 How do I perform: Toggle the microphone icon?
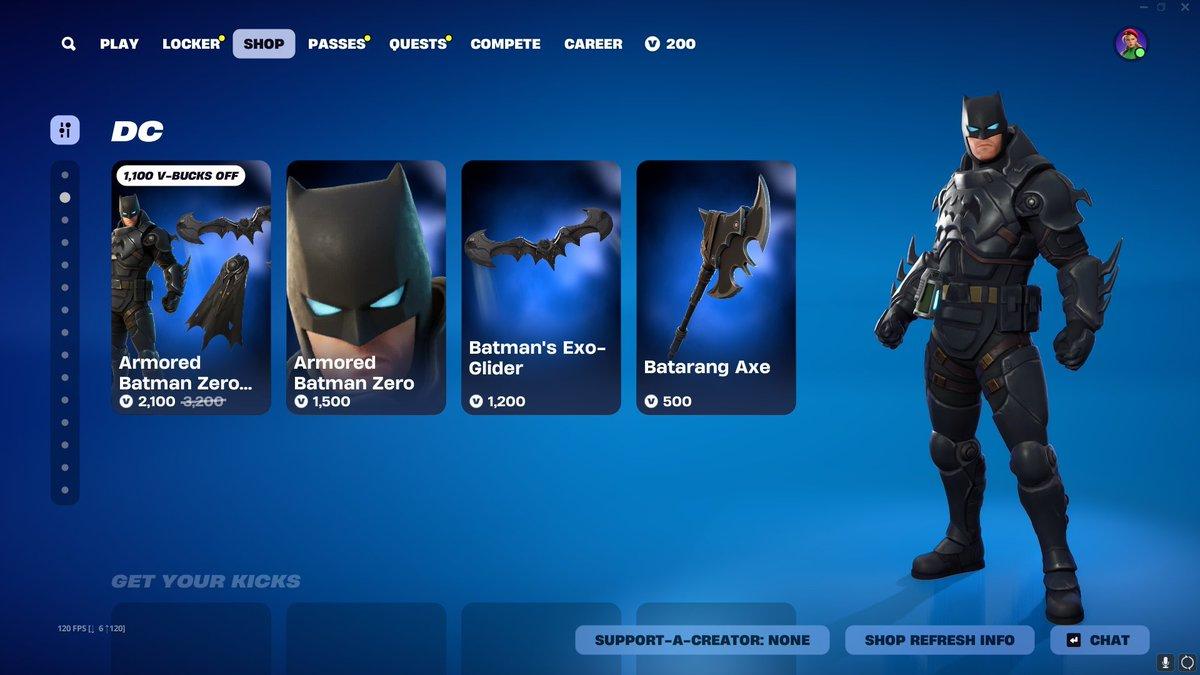pos(1165,662)
